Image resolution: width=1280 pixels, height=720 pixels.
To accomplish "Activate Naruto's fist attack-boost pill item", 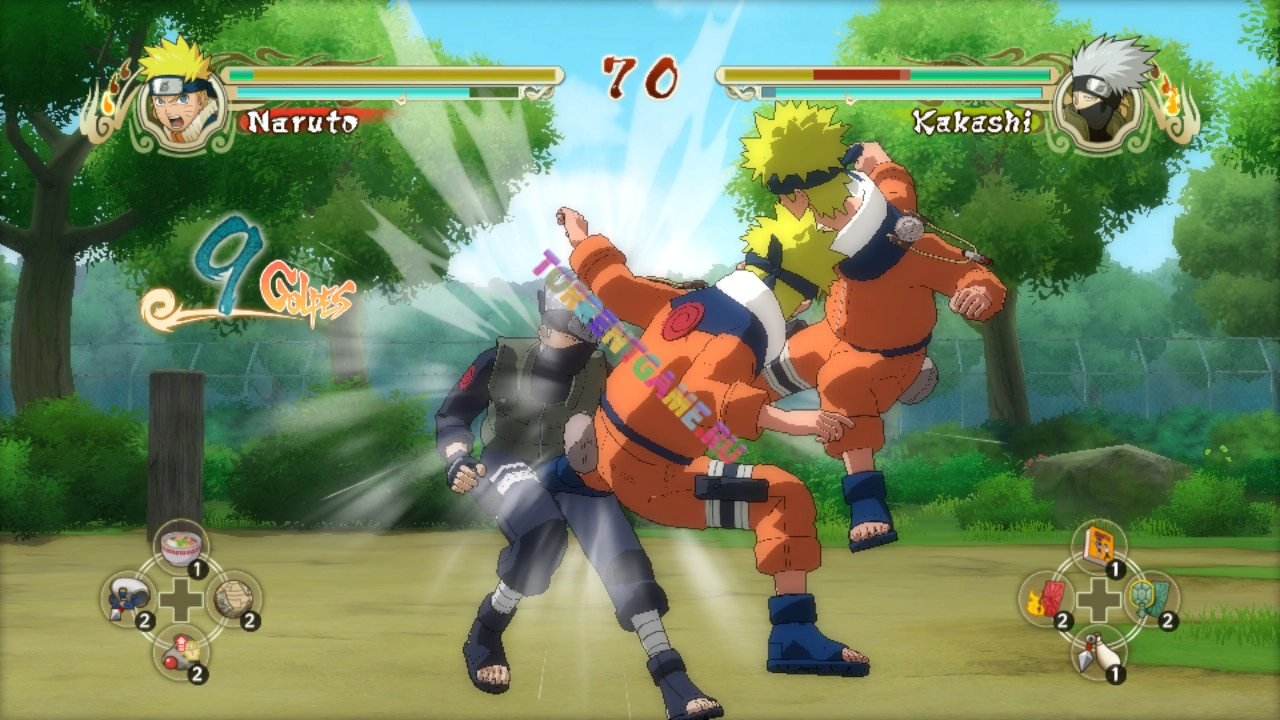I will pos(181,651).
